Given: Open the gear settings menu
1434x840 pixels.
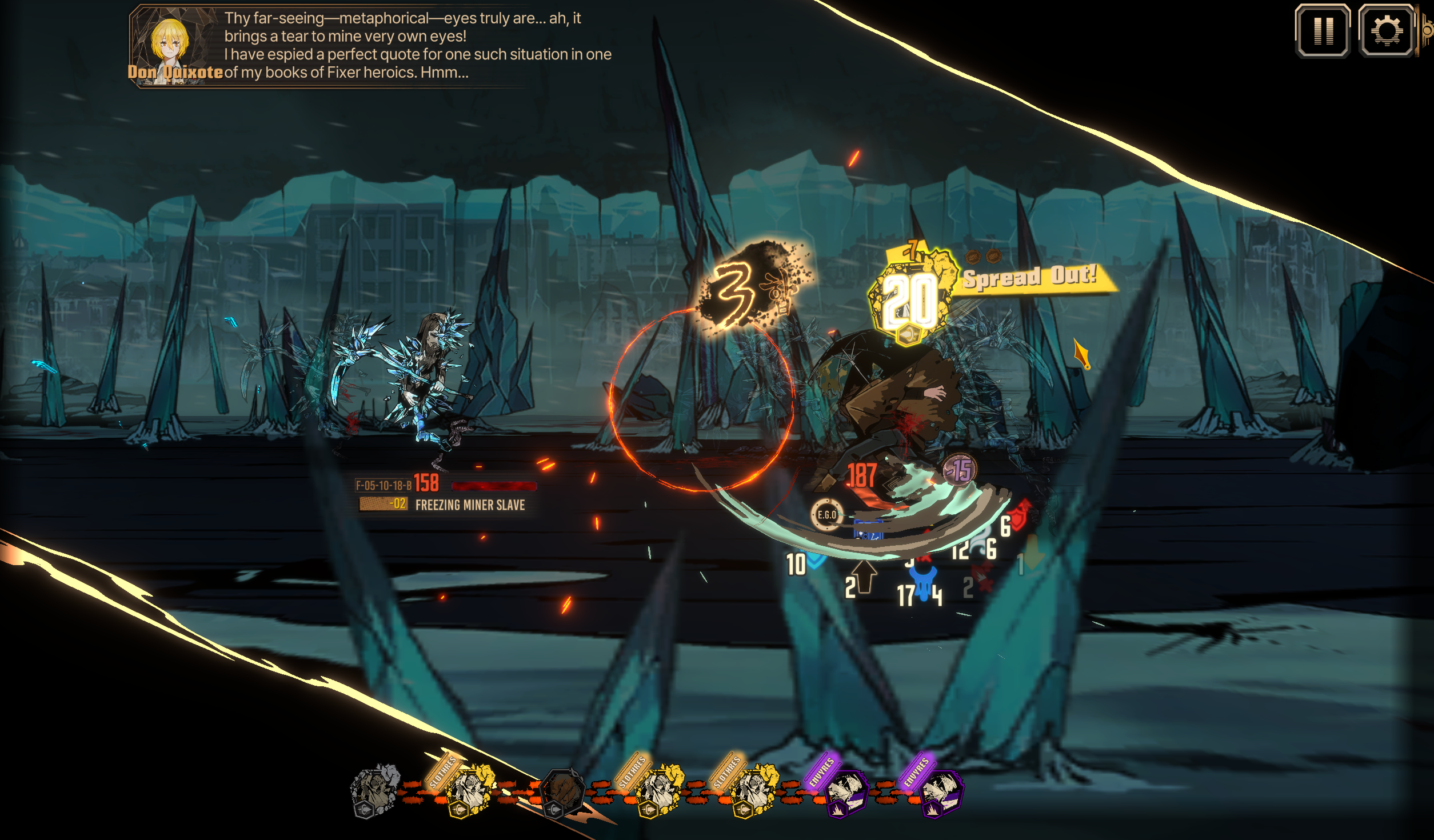Looking at the screenshot, I should coord(1386,31).
